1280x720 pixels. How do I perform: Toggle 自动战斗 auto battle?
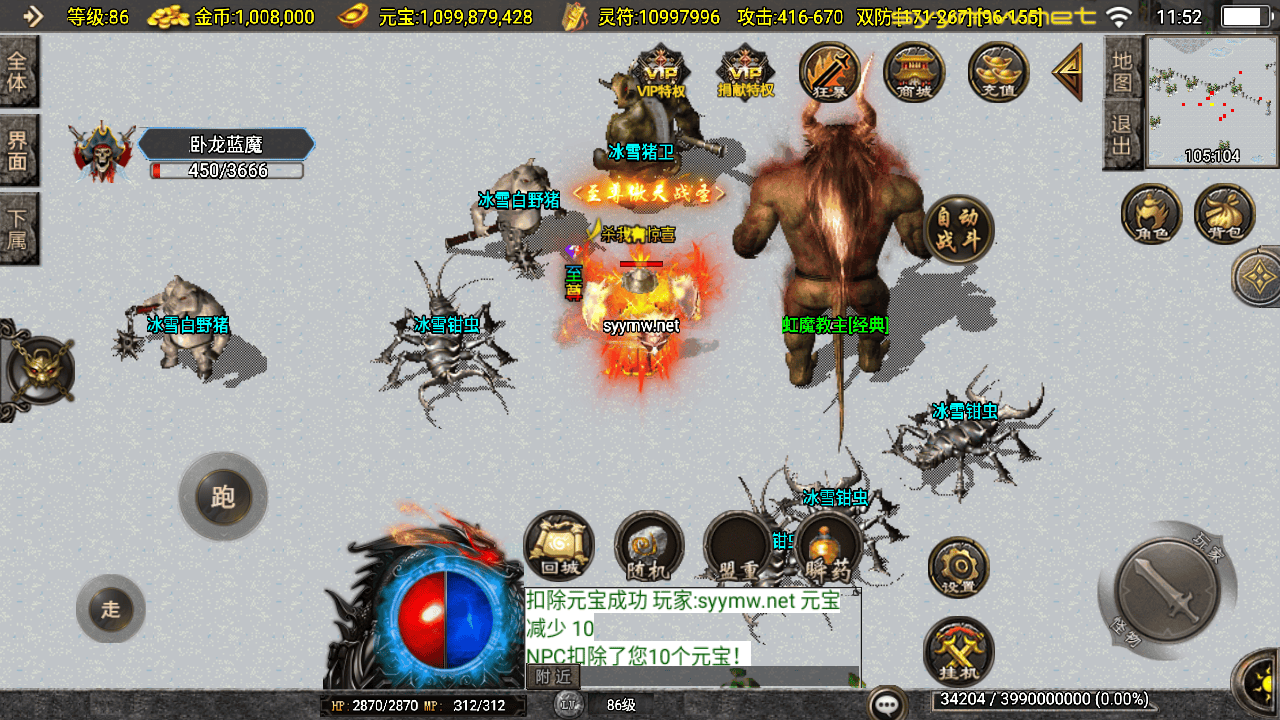pyautogui.click(x=958, y=228)
